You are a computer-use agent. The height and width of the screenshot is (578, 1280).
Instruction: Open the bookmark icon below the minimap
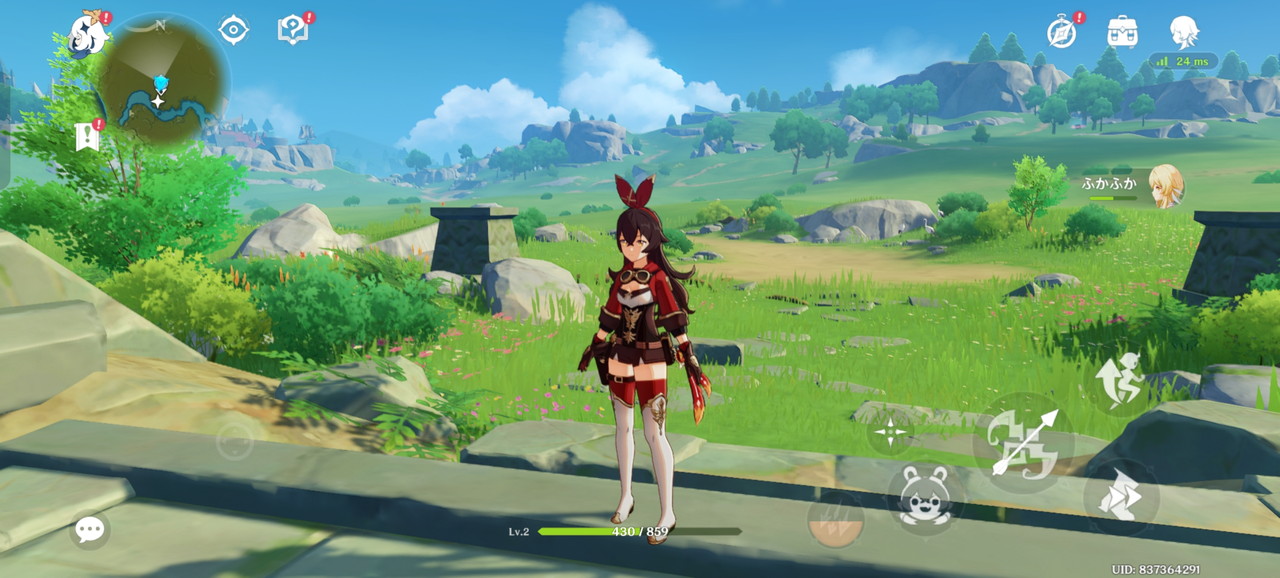click(x=87, y=136)
